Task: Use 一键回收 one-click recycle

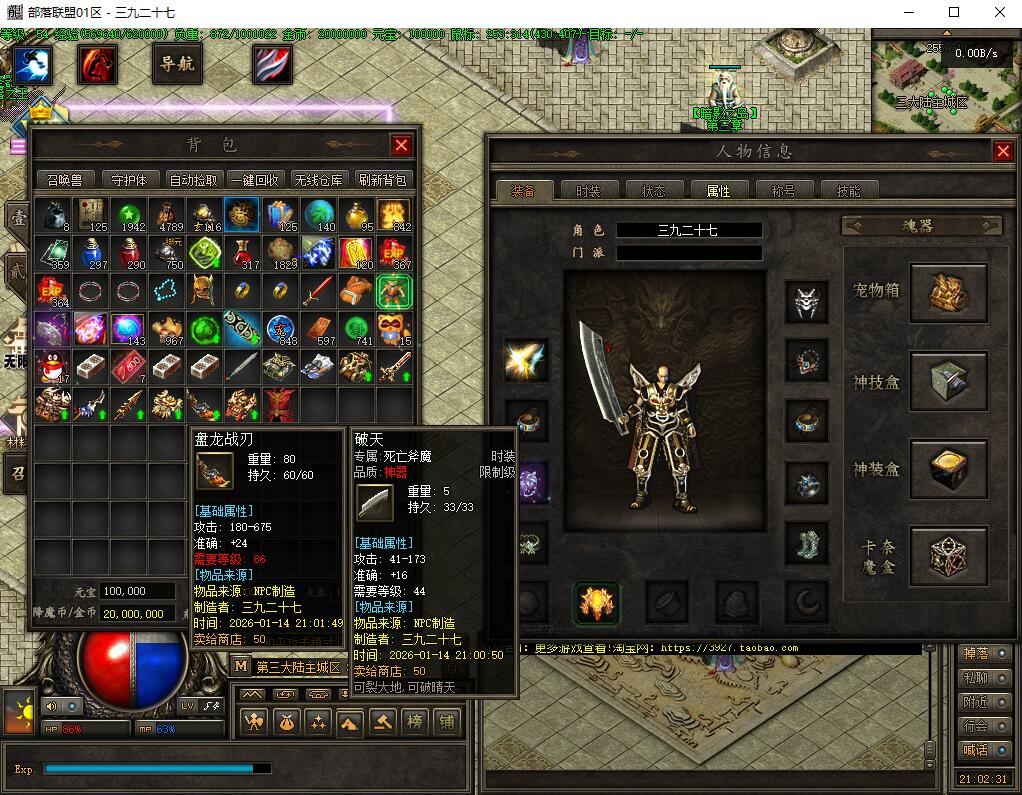Action: click(254, 180)
